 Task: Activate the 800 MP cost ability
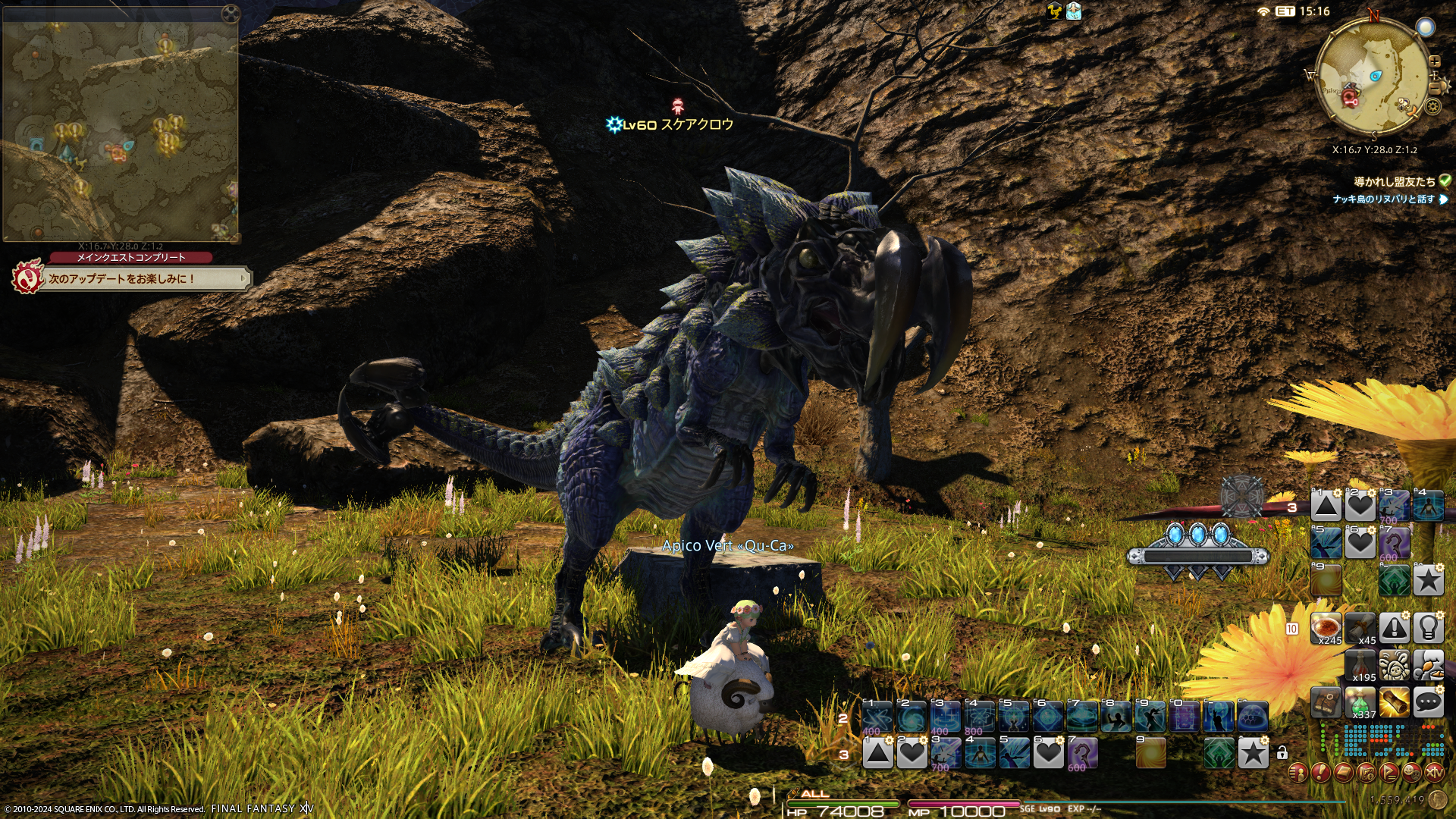979,717
